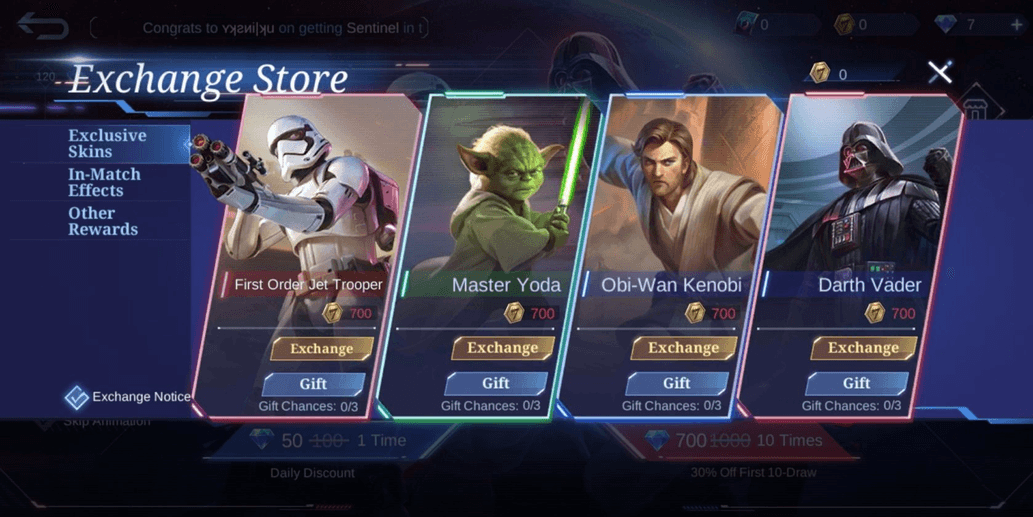
Task: Exchange for the Darth Vader skin
Action: coord(862,347)
